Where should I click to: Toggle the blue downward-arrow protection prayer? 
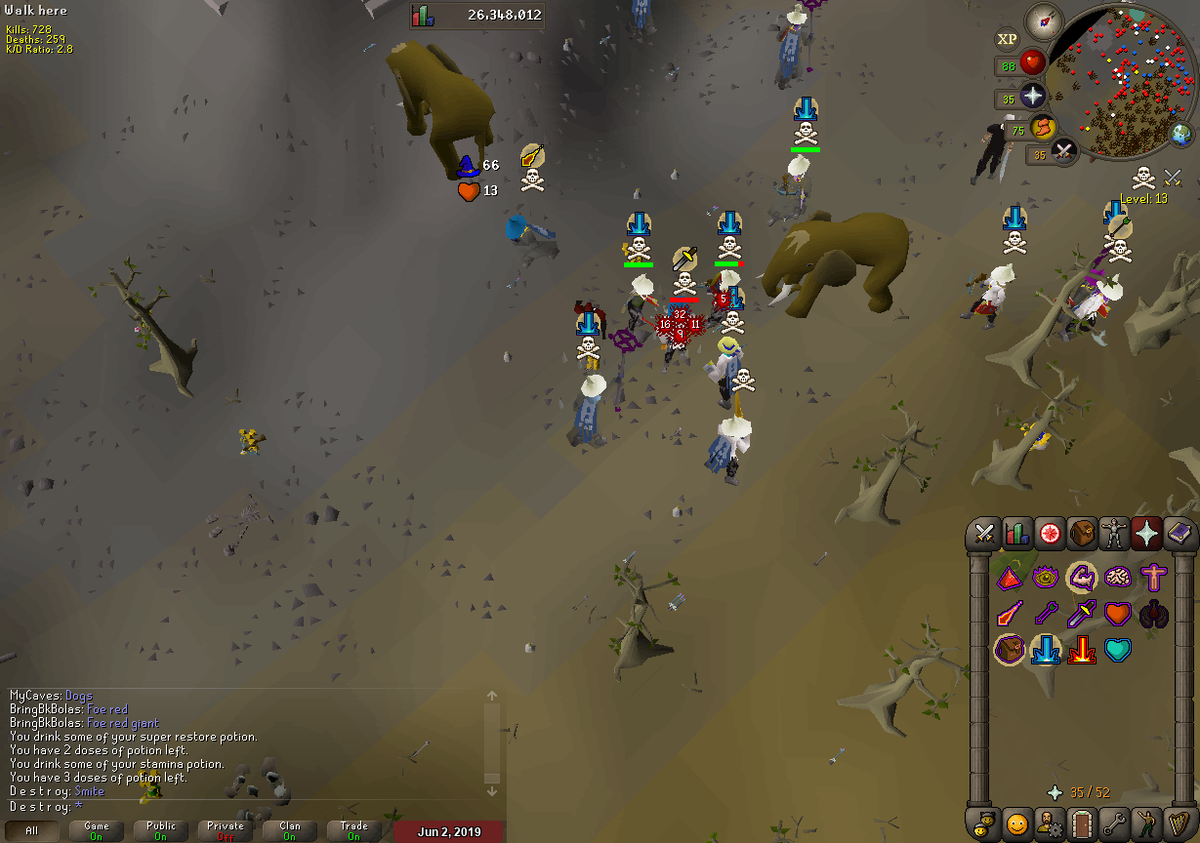1046,650
